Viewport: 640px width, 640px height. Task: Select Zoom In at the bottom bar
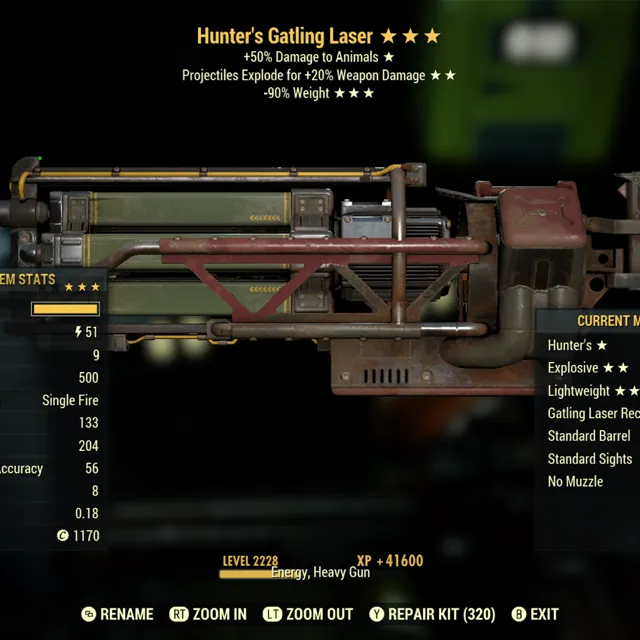(208, 614)
